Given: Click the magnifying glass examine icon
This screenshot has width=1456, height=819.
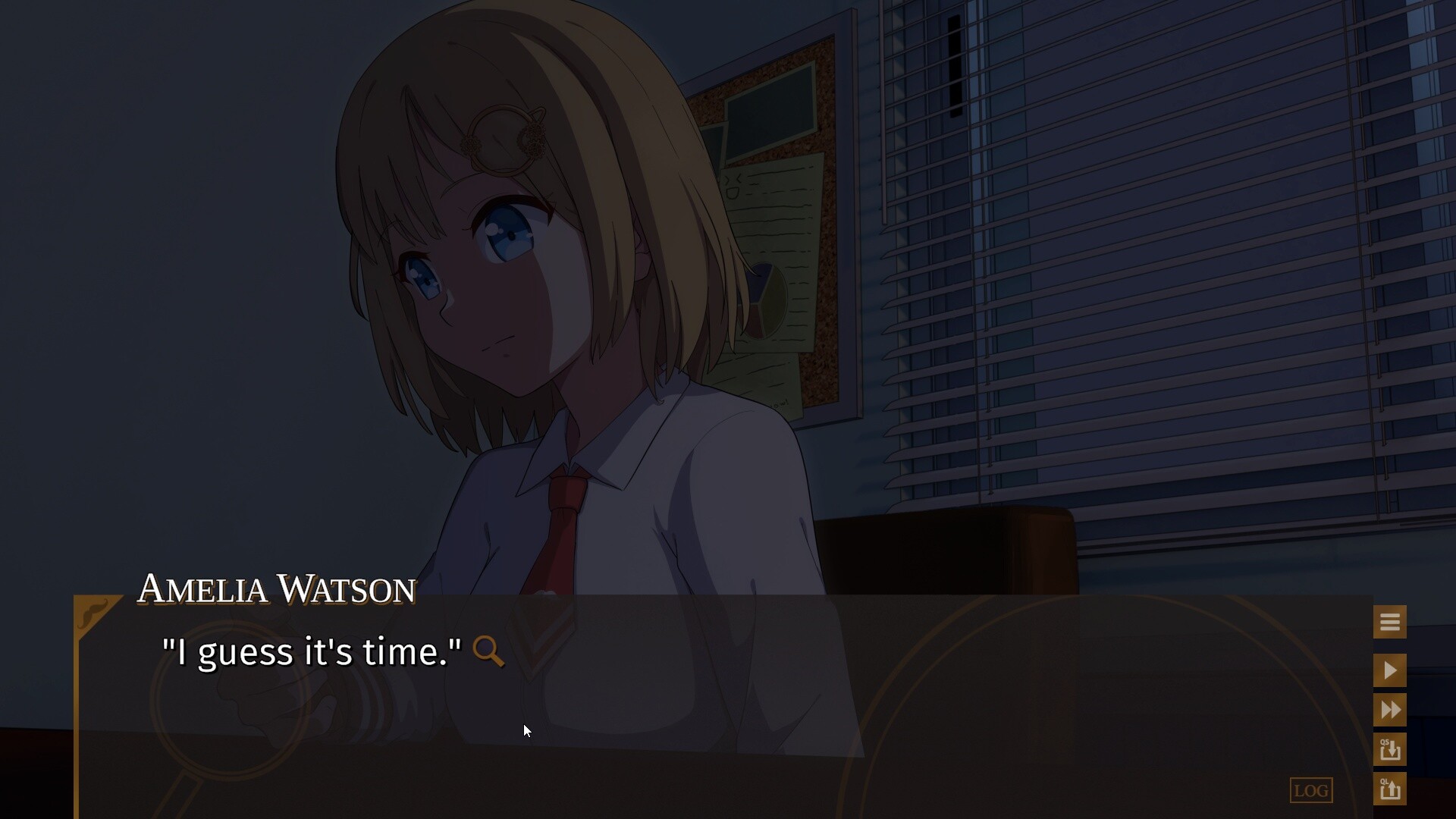Looking at the screenshot, I should (489, 652).
